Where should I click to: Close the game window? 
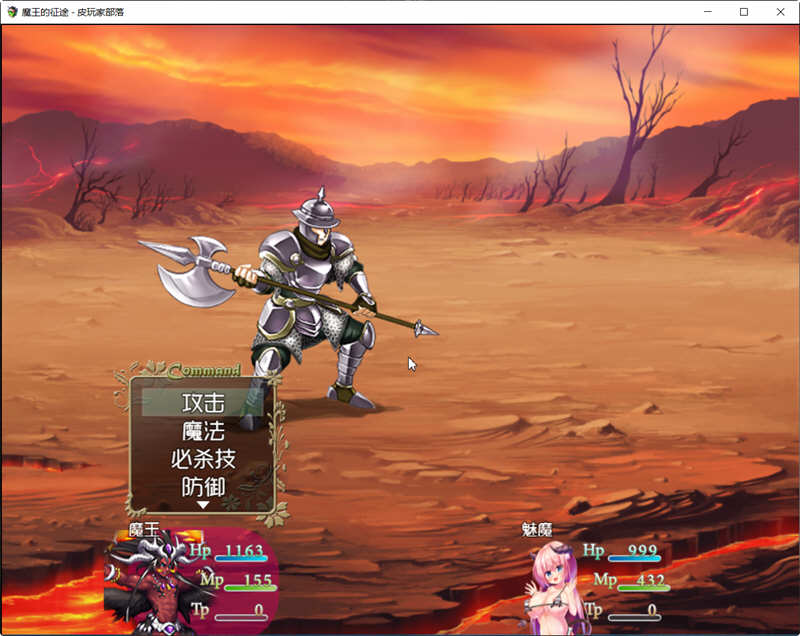point(780,12)
